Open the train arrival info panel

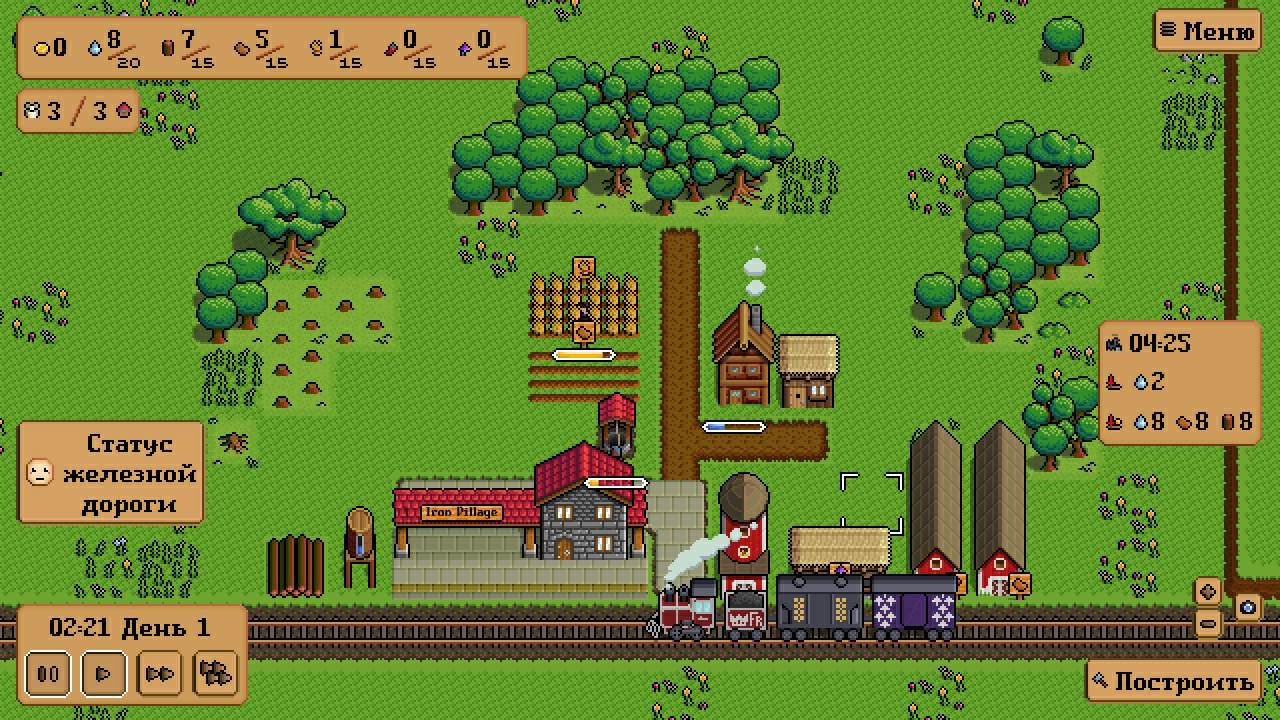(x=1179, y=382)
